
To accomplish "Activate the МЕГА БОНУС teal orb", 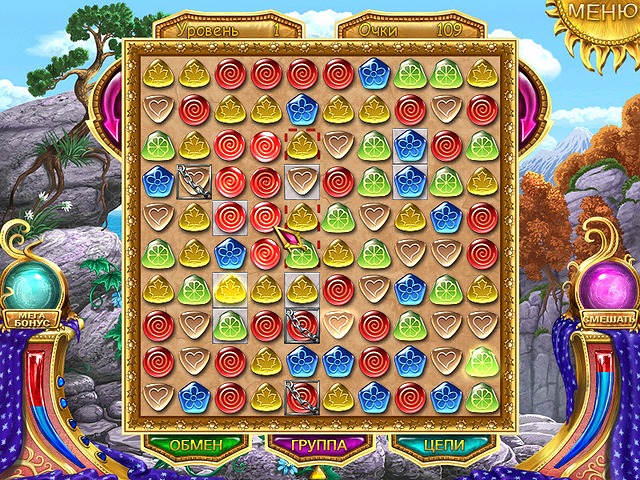I will (x=35, y=289).
